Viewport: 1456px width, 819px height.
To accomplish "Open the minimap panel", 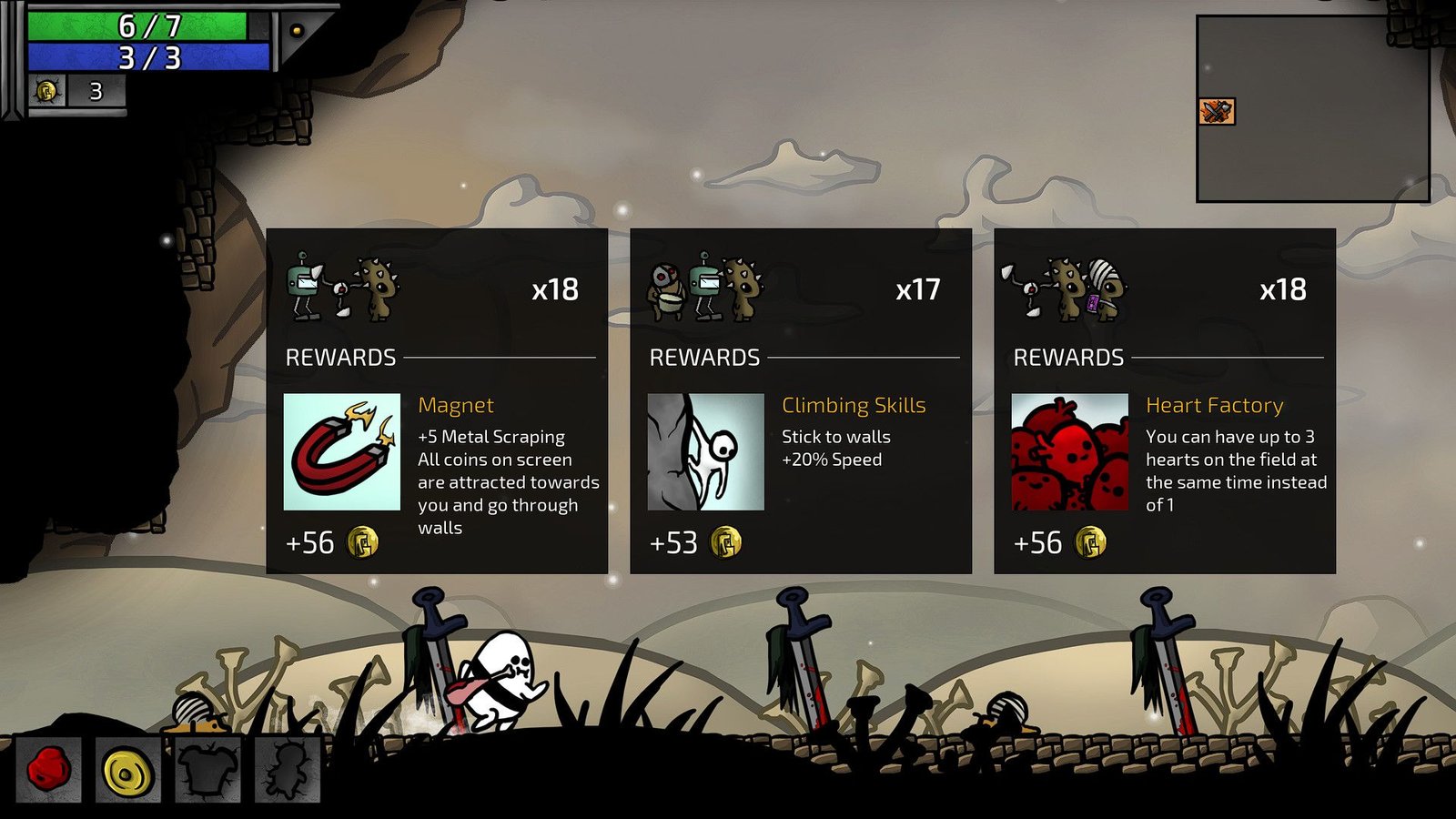I will click(1312, 108).
